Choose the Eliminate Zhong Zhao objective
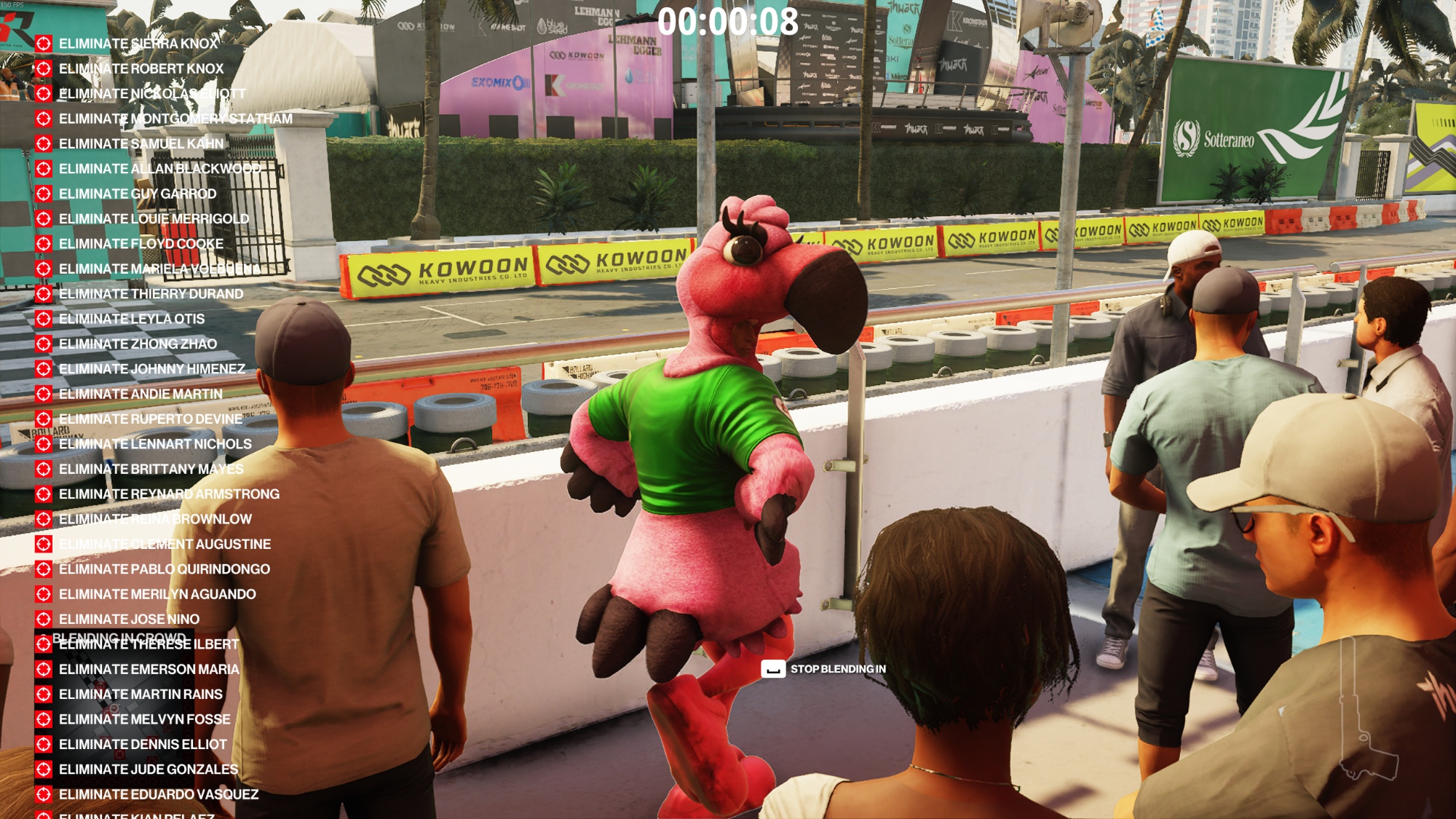Image resolution: width=1456 pixels, height=819 pixels. pyautogui.click(x=138, y=344)
